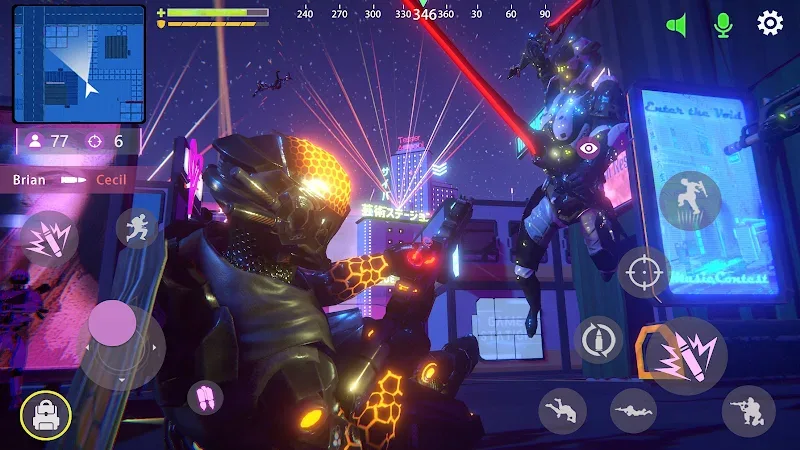Open the settings gear menu
Screen dimensions: 800x450
769,23
